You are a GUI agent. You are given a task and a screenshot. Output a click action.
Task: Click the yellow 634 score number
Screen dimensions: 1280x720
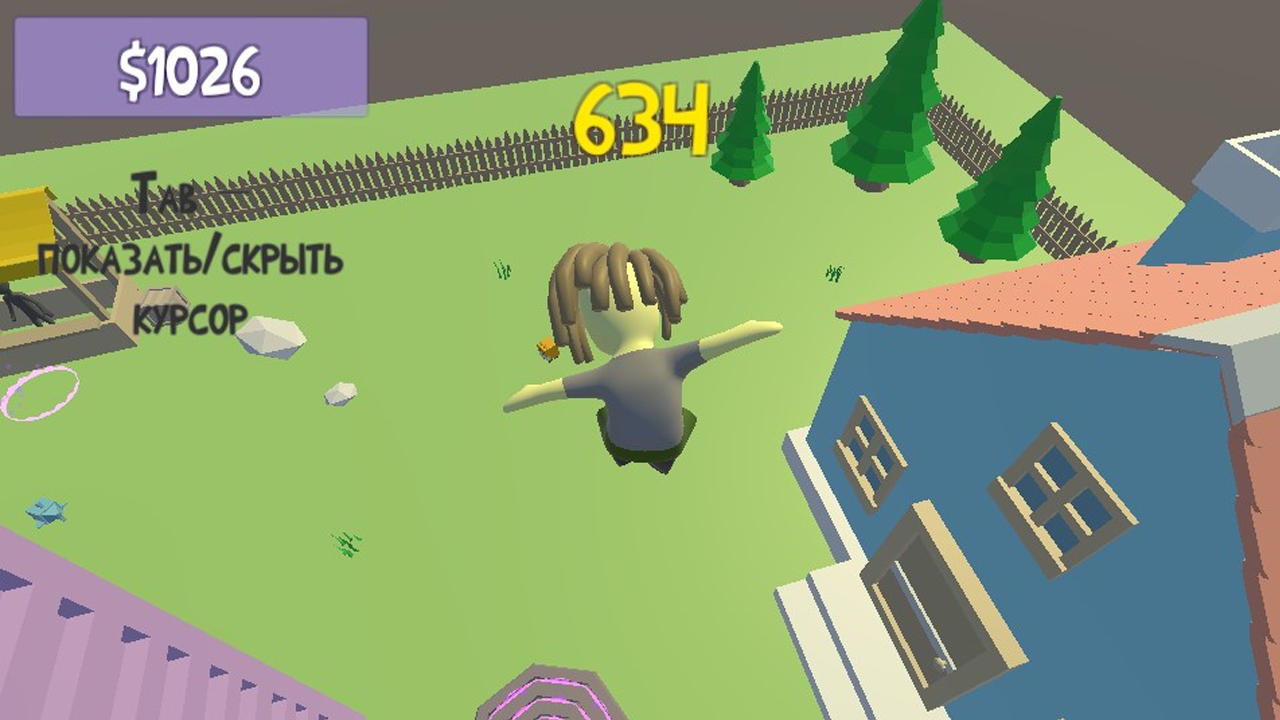pos(641,119)
